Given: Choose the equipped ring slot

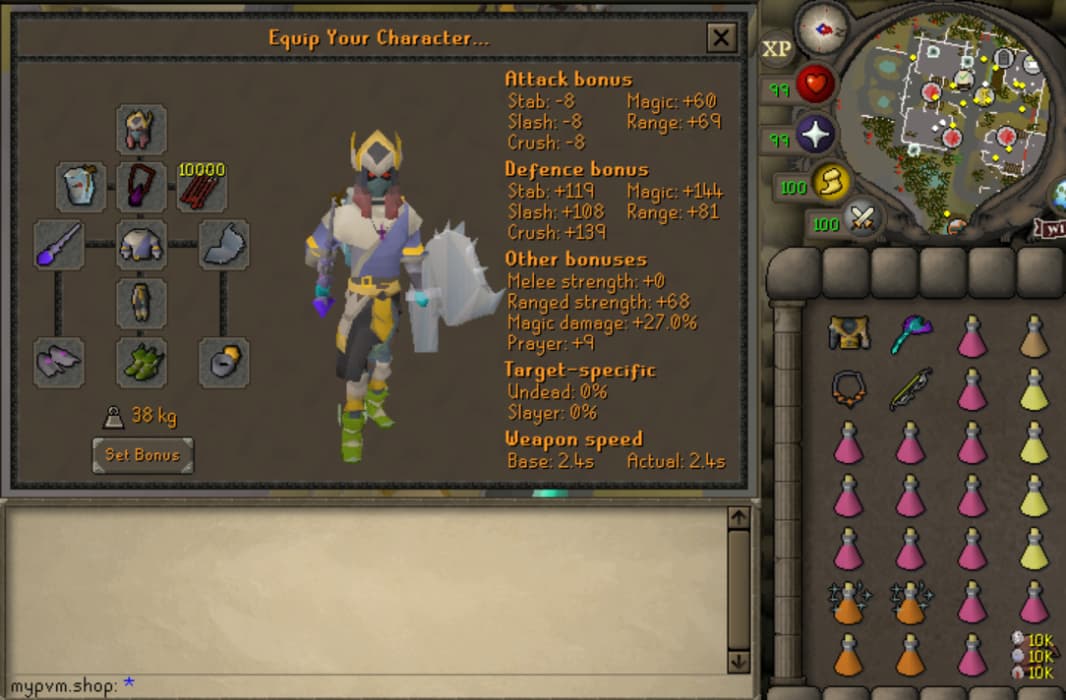Looking at the screenshot, I should 223,362.
